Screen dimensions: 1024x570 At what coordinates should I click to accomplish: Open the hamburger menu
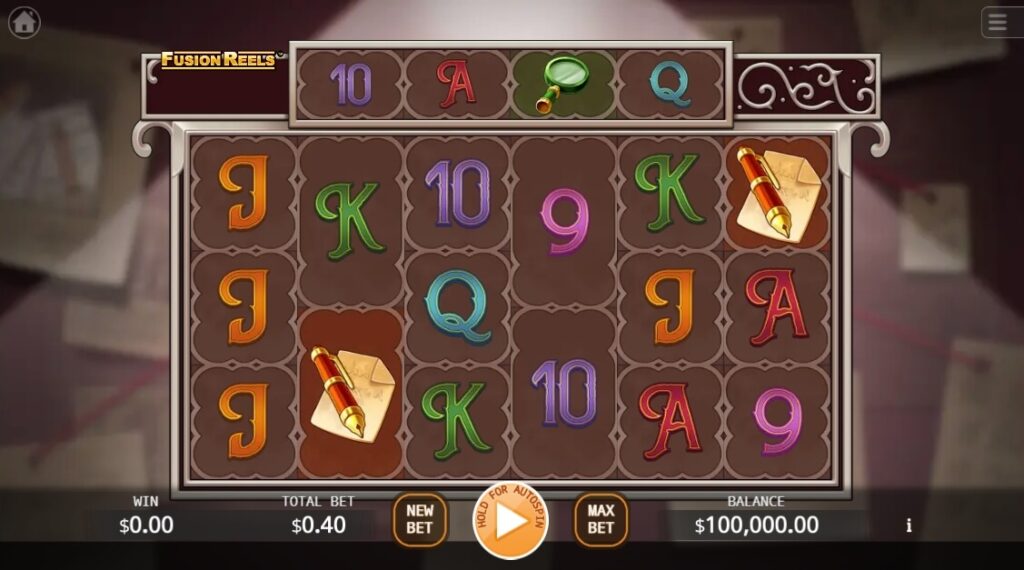[x=1000, y=22]
